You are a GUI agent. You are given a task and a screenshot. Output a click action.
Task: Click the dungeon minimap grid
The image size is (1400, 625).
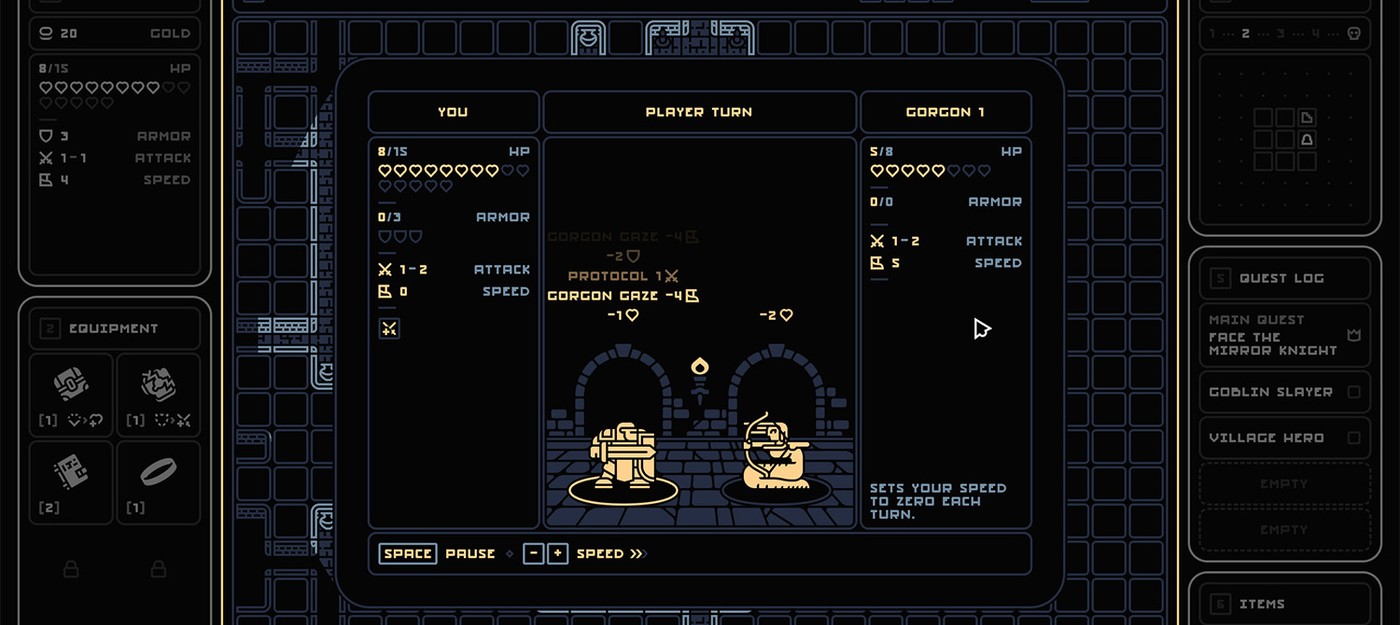[1284, 139]
